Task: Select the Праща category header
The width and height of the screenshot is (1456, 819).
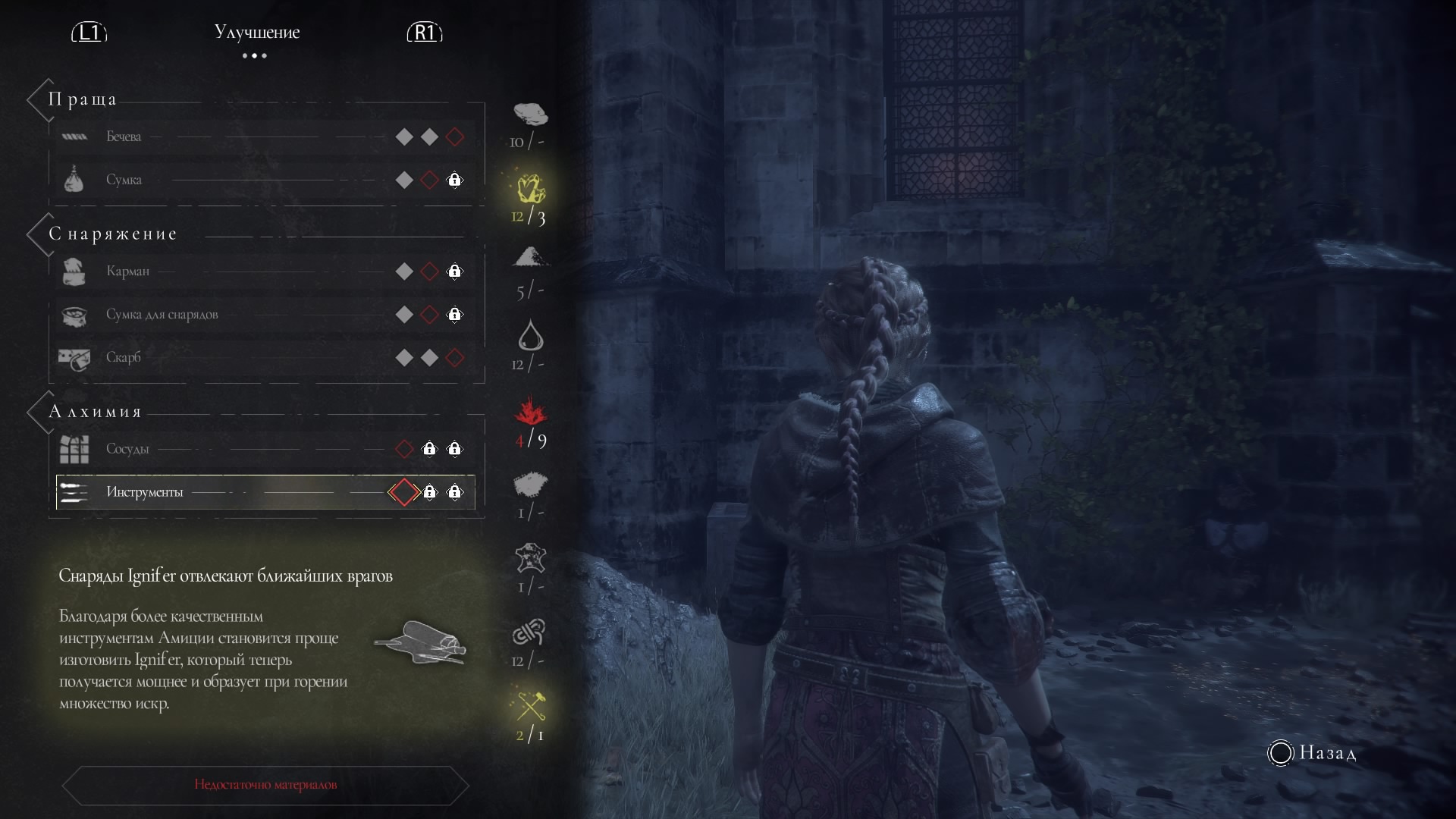Action: pyautogui.click(x=82, y=99)
